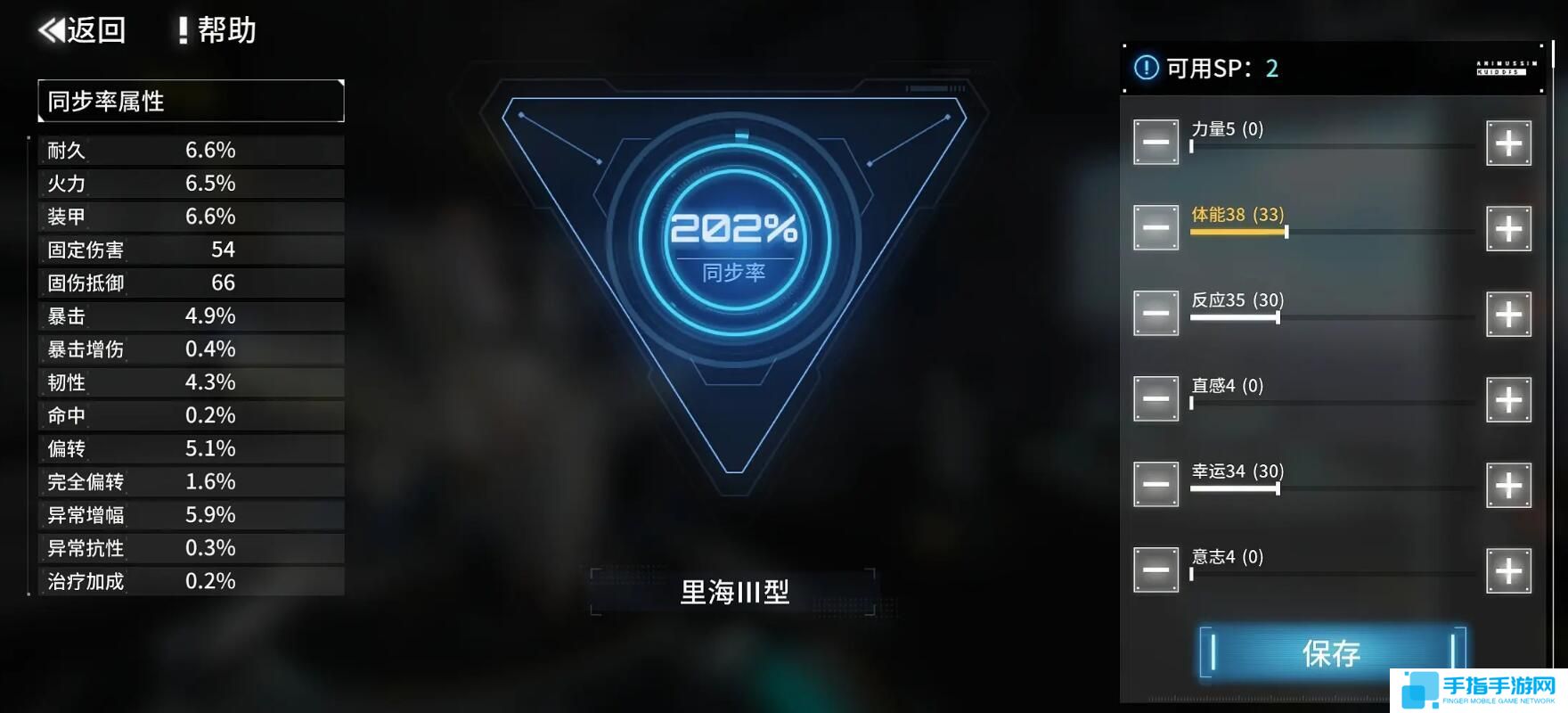Add a point to 体能

pos(1508,229)
